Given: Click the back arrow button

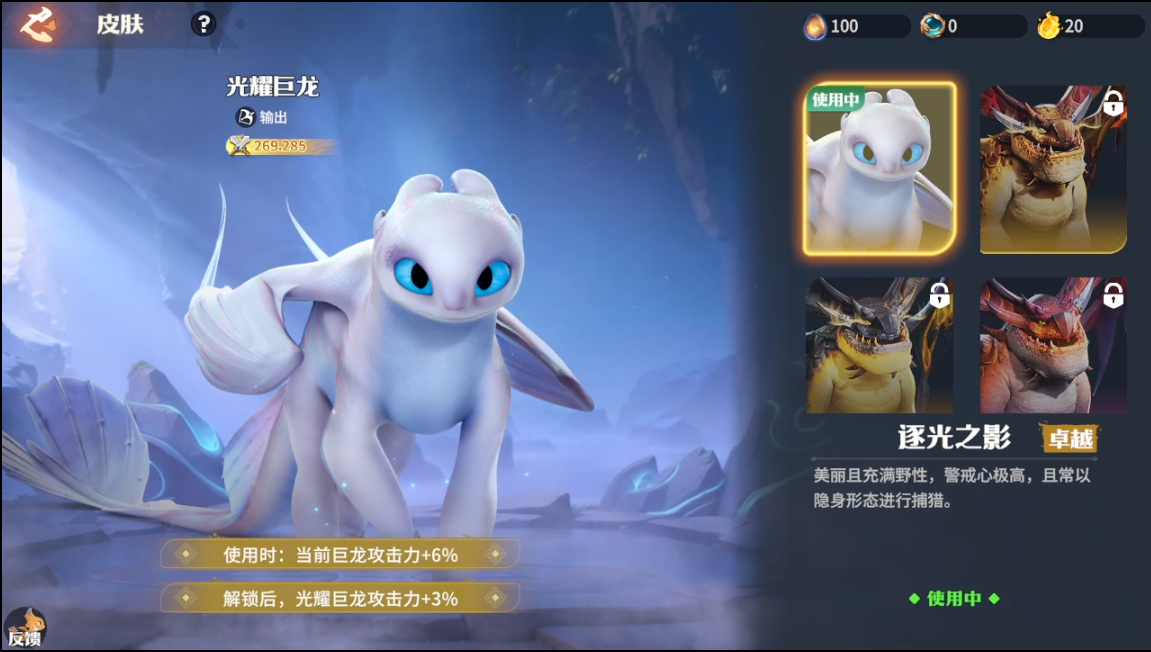Looking at the screenshot, I should [x=39, y=24].
